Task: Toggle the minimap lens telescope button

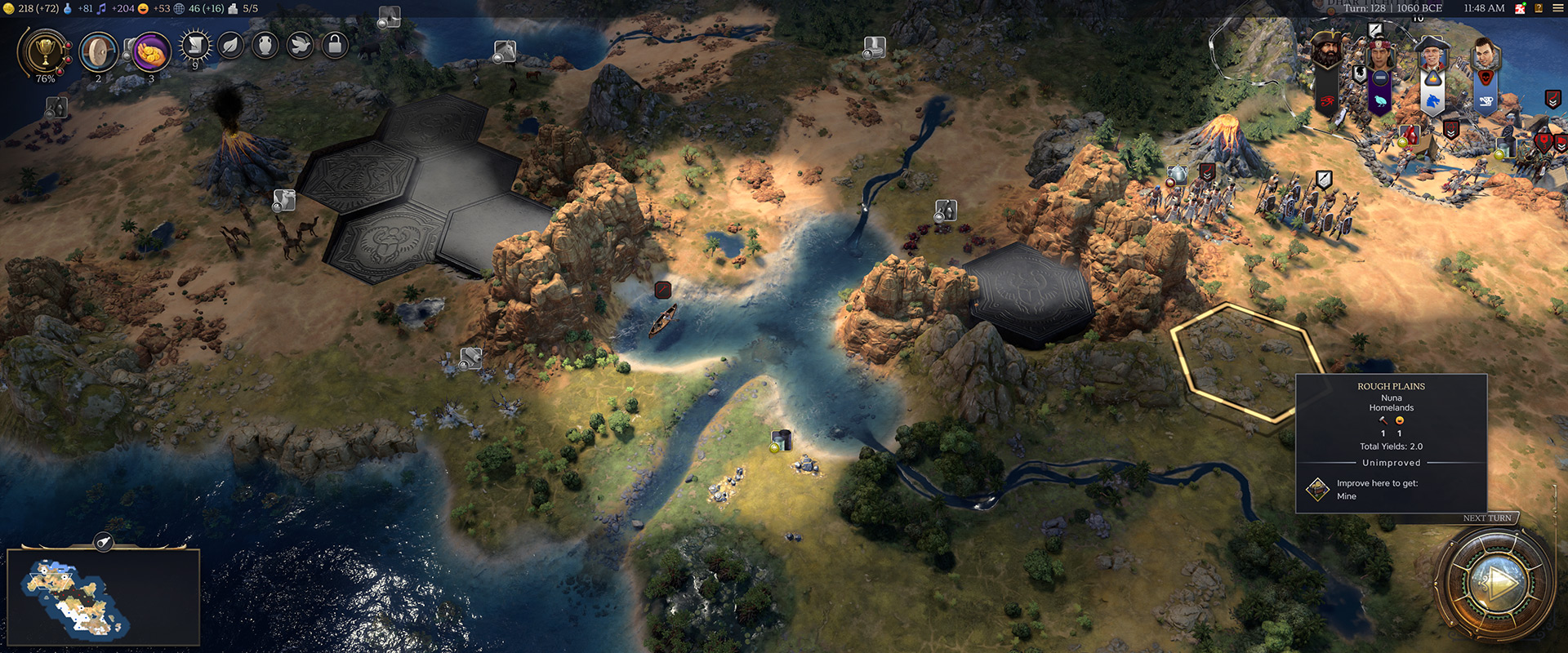Action: 104,541
